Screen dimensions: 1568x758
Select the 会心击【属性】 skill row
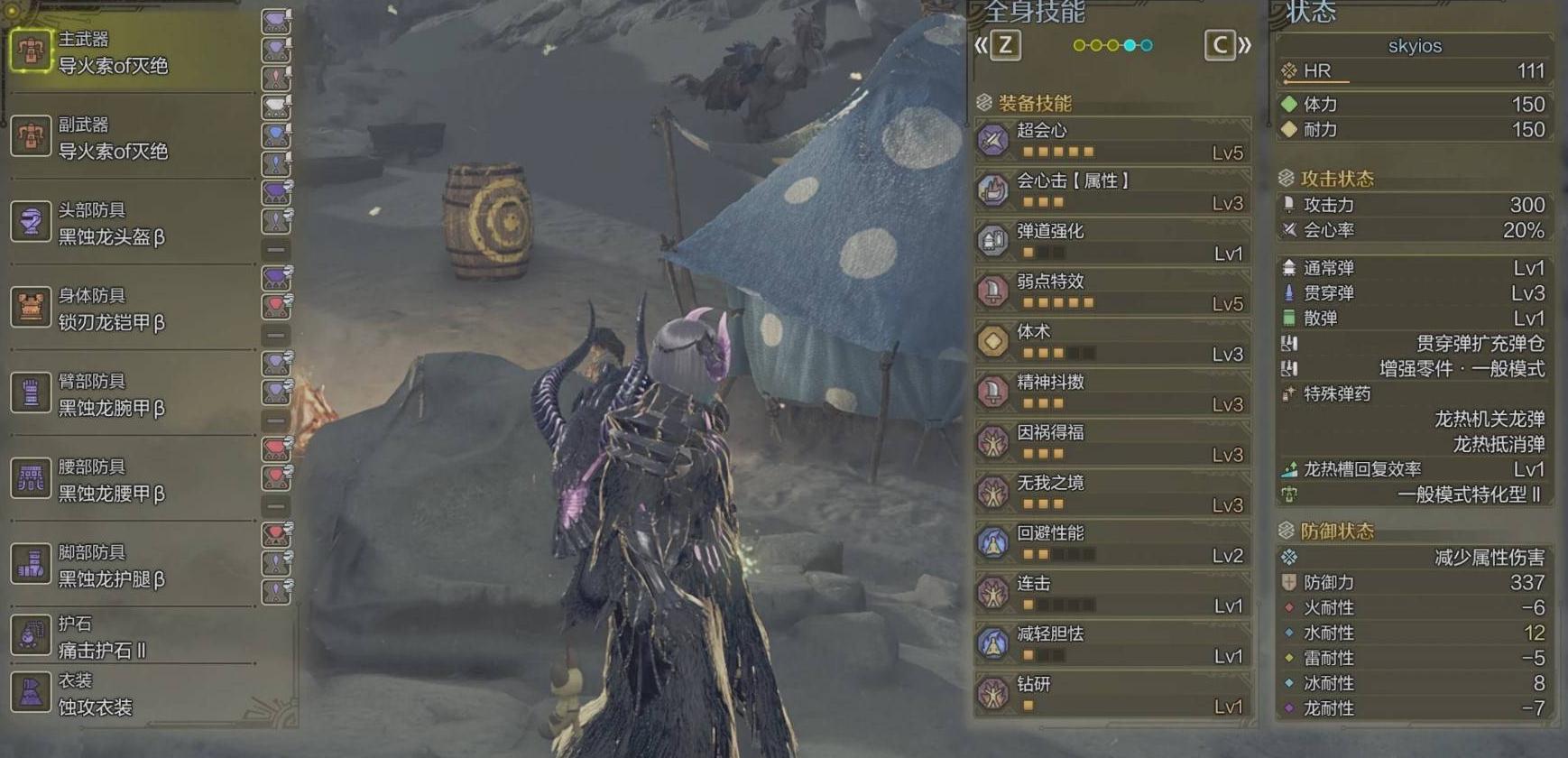coord(1112,191)
